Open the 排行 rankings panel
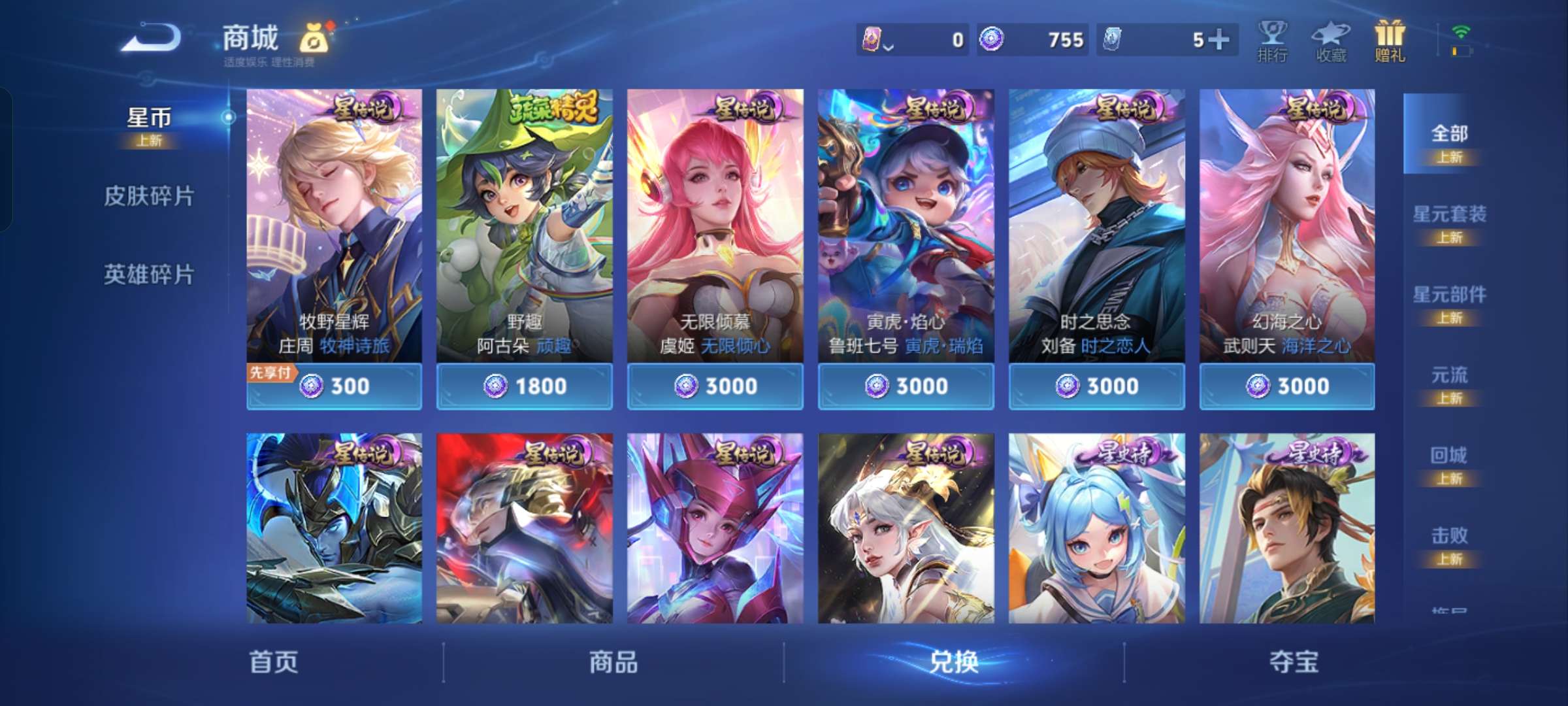The height and width of the screenshot is (706, 1568). (x=1273, y=39)
